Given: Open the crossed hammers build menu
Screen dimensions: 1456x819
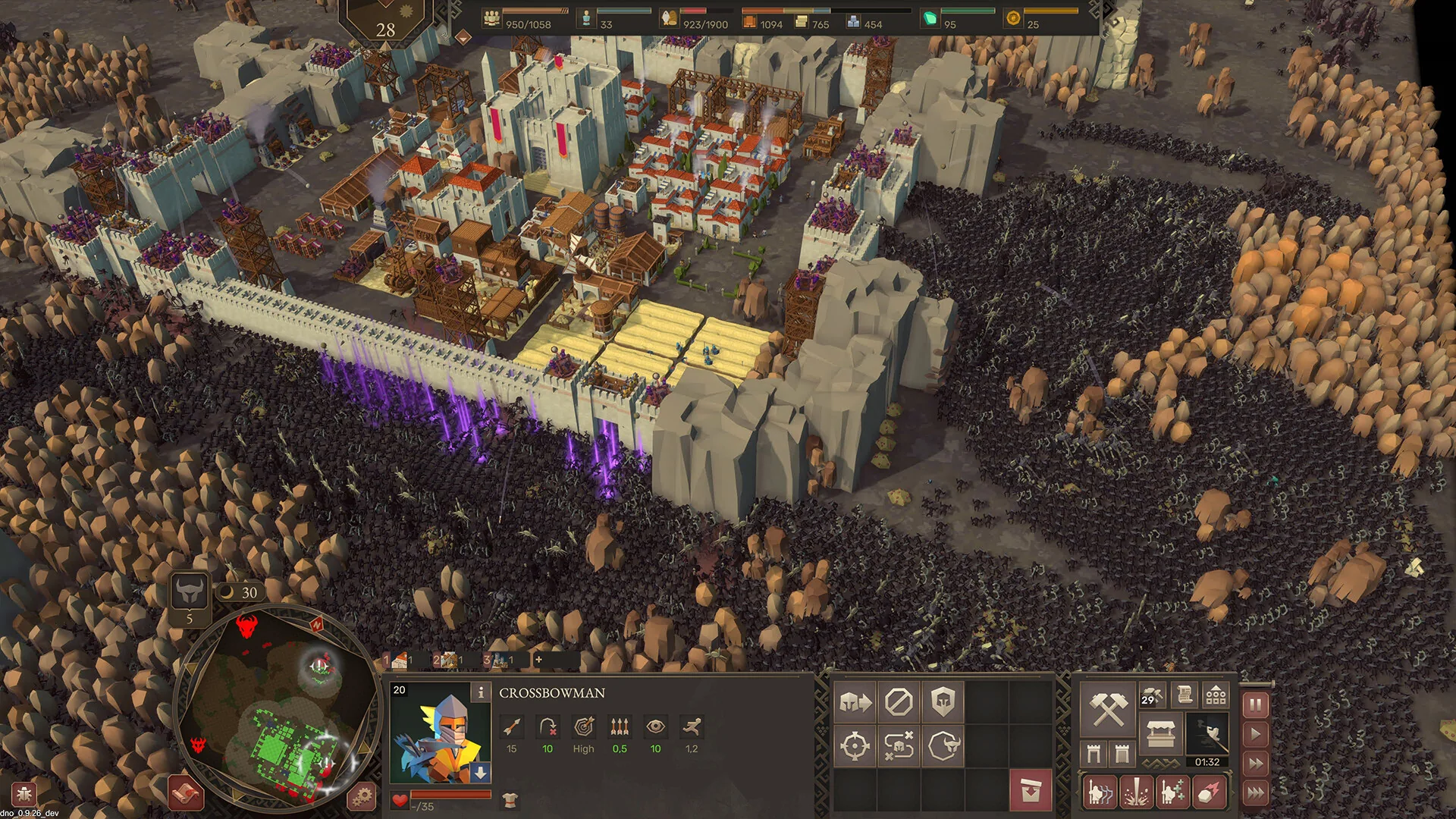Looking at the screenshot, I should (x=1107, y=710).
